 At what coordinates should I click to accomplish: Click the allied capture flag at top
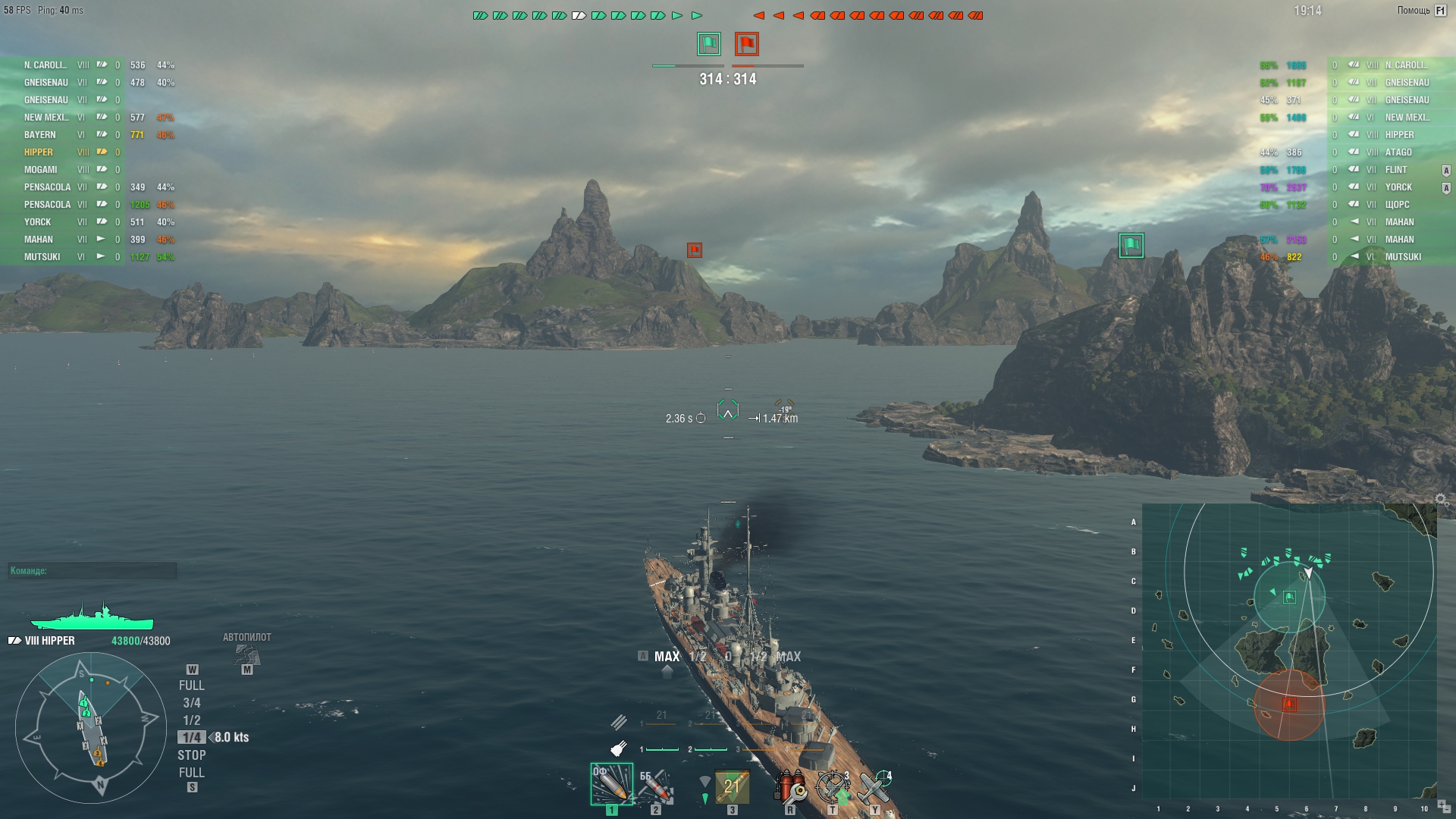click(709, 44)
